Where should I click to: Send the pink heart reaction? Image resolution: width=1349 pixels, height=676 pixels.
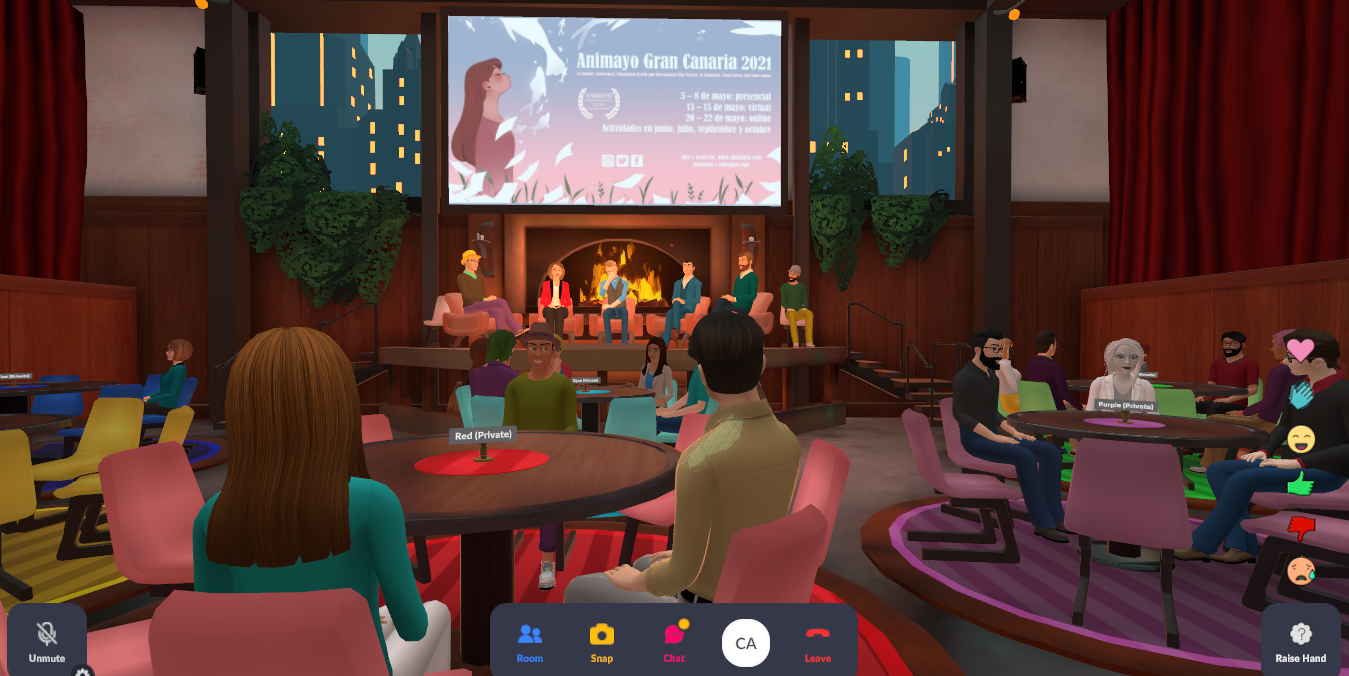point(1300,349)
